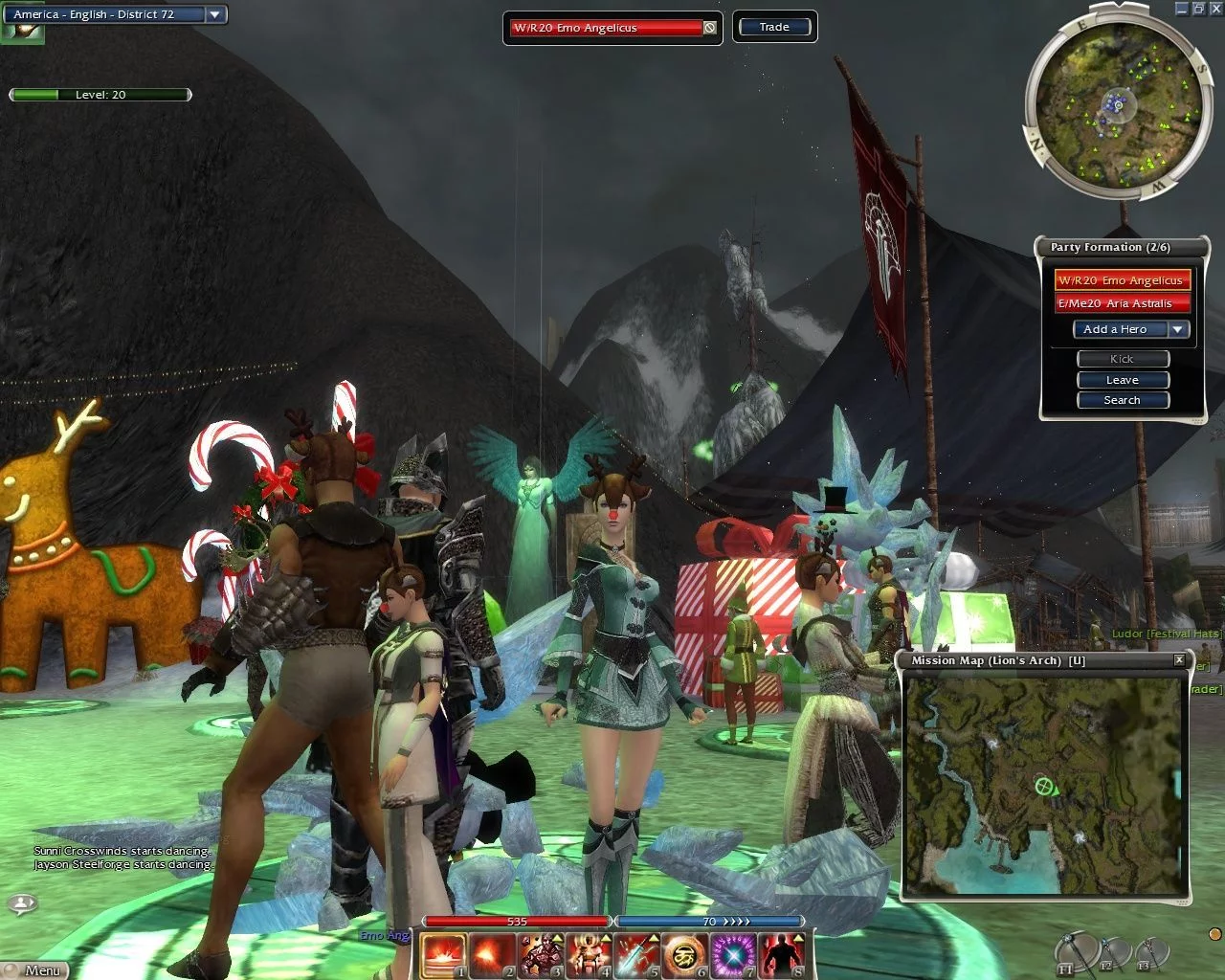Open the Menu button

click(x=42, y=970)
